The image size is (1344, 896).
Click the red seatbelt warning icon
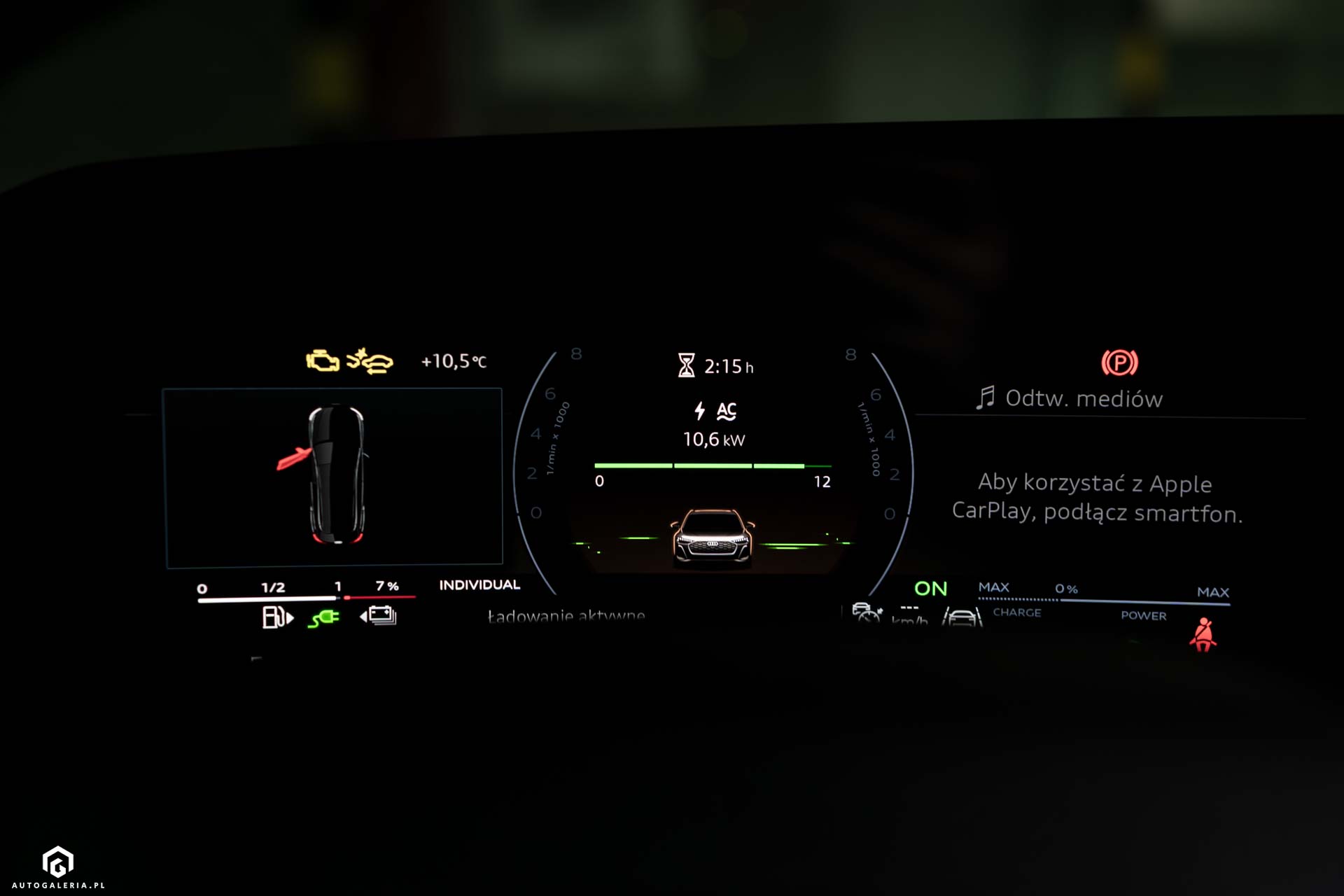(1203, 634)
